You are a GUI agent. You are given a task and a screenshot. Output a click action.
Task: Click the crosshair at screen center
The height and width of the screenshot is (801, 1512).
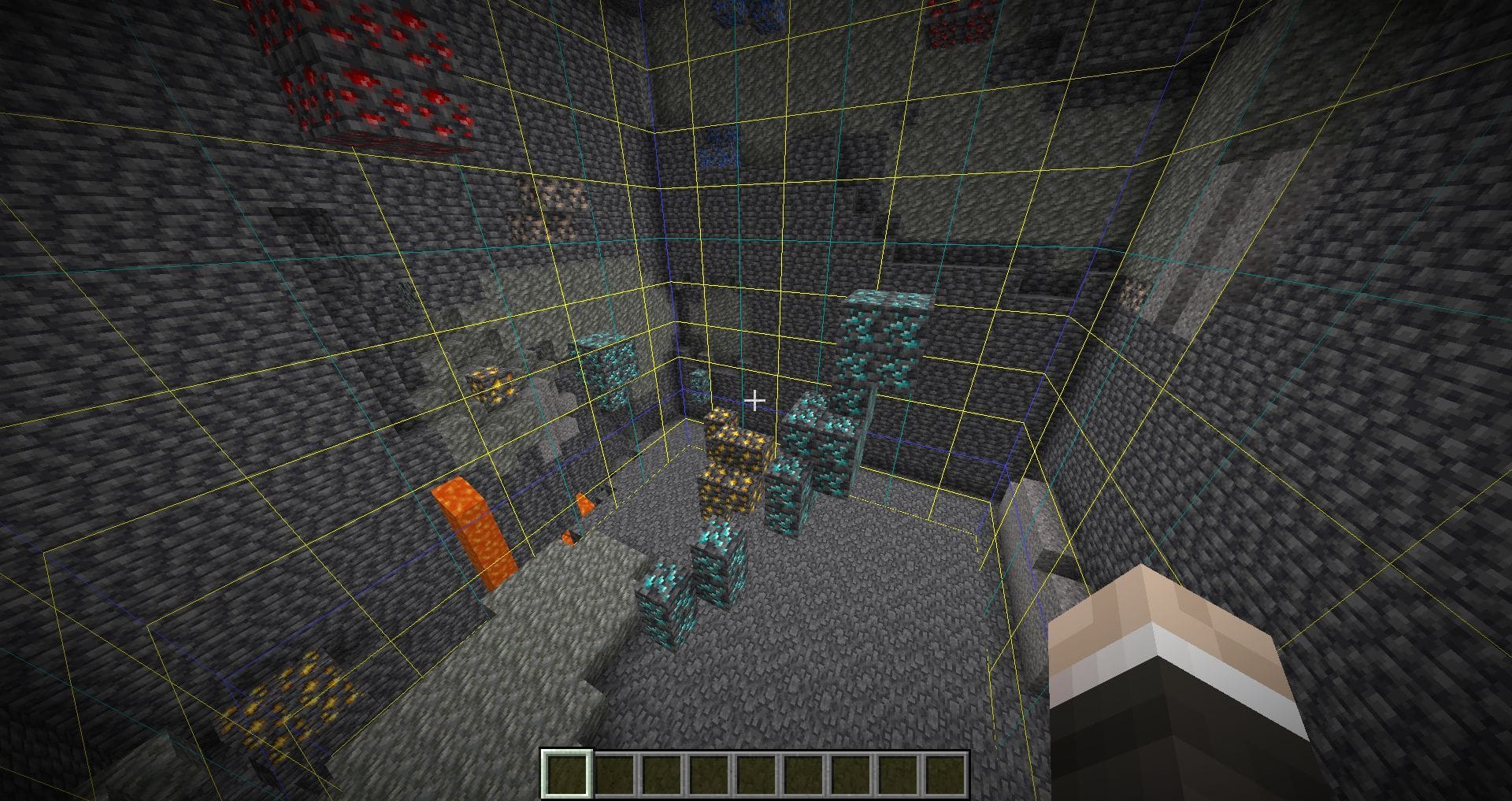point(756,401)
